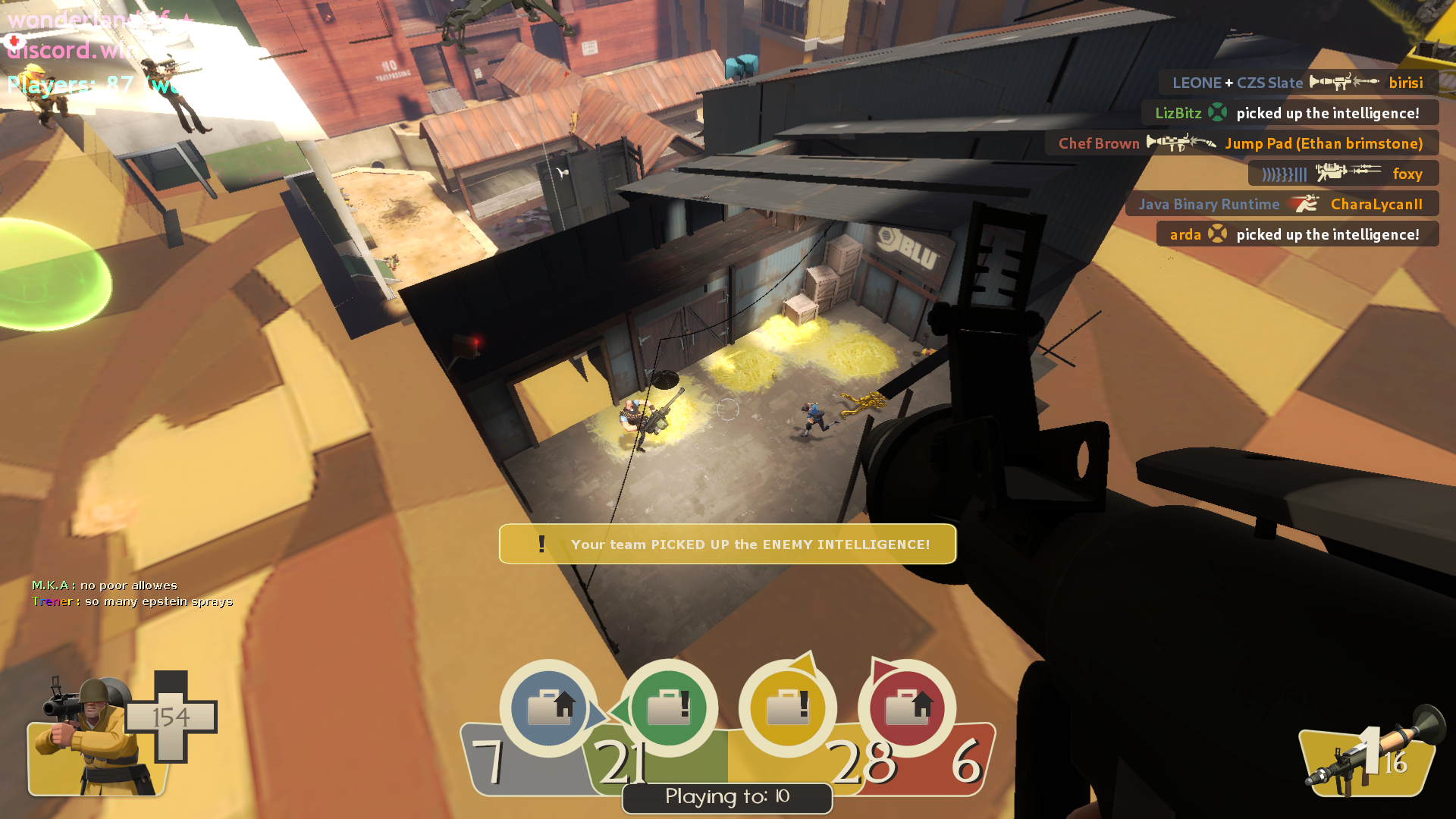Select the red team intelligence briefcase icon
Screen dimensions: 1456x819
[907, 708]
